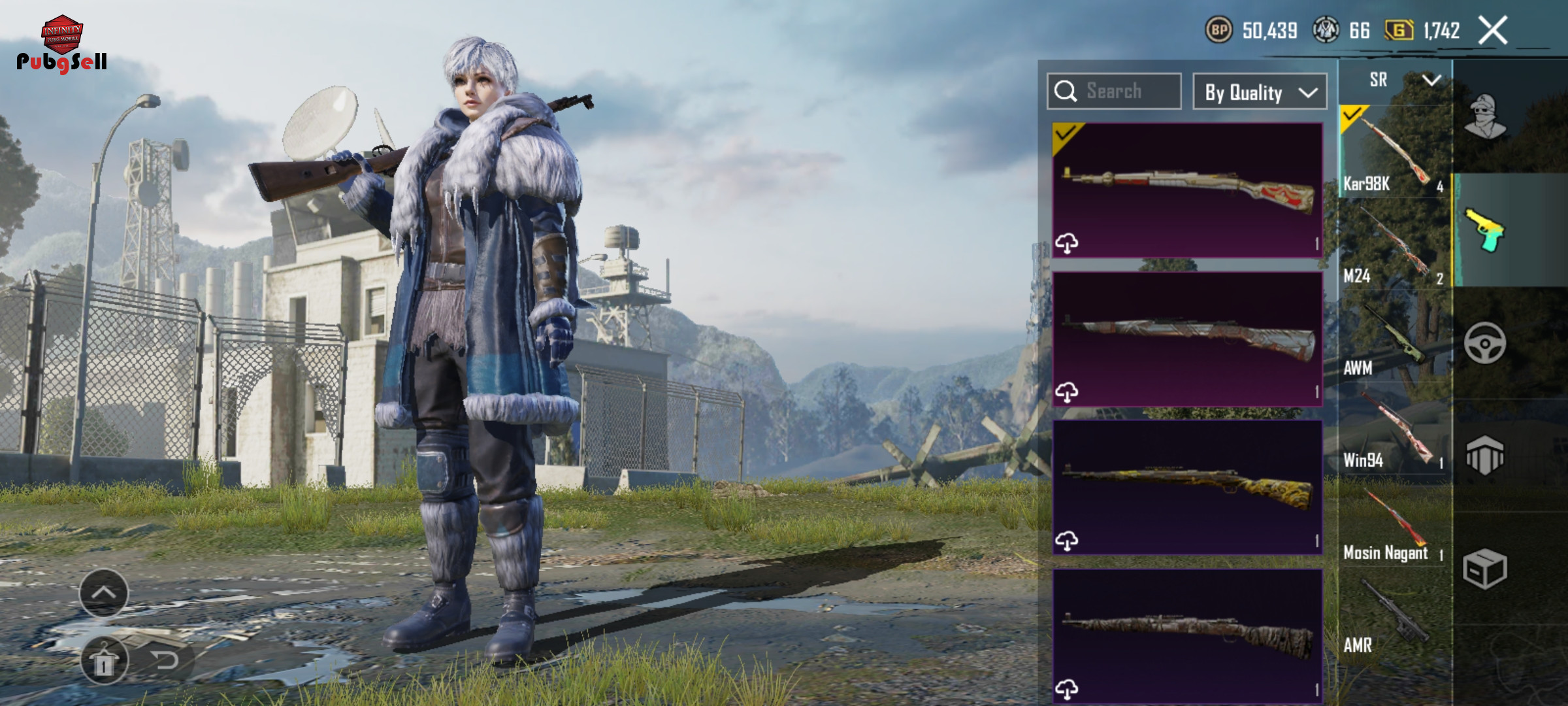Viewport: 1568px width, 706px height.
Task: Select the Kar98K weapon category
Action: (x=1394, y=152)
